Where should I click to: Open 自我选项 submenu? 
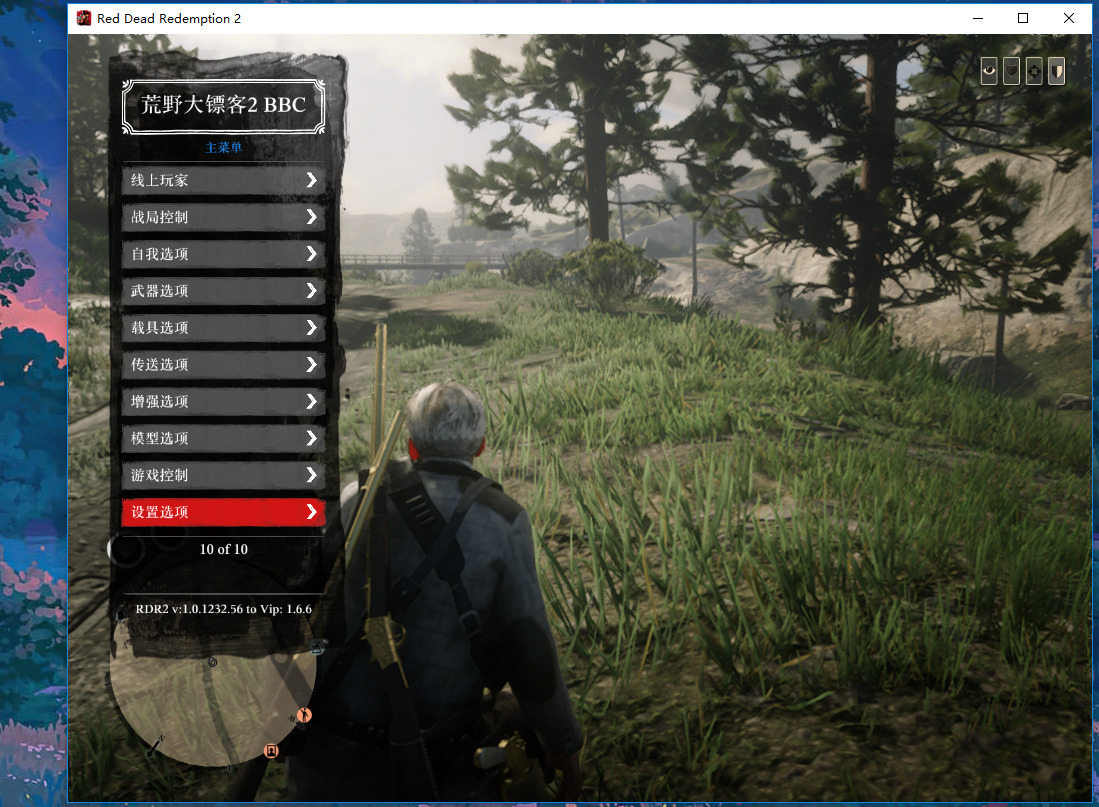point(222,254)
